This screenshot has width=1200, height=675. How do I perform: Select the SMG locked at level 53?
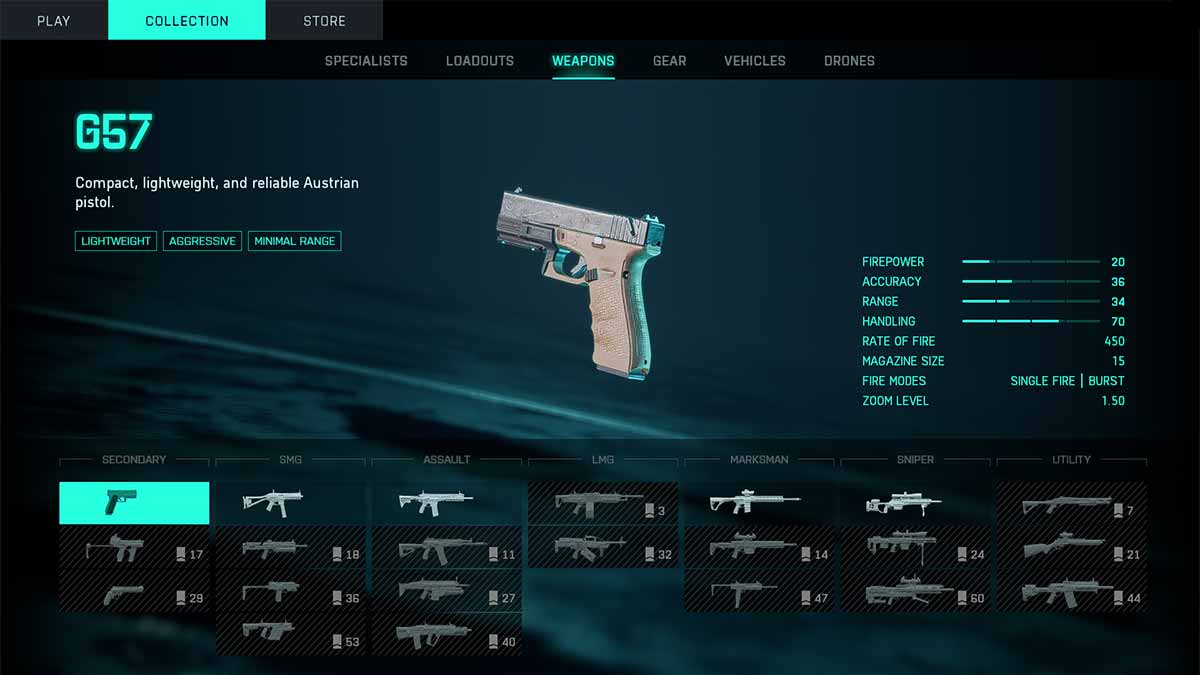pos(290,635)
